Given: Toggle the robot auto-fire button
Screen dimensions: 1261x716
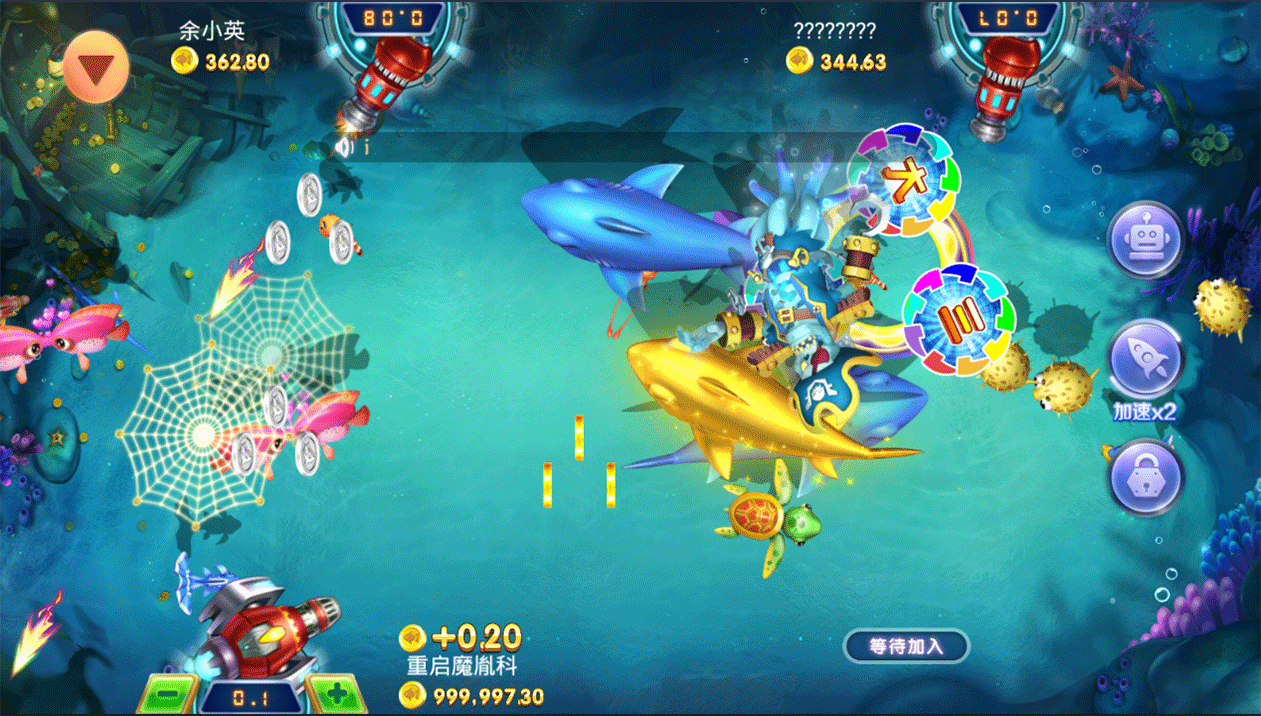Looking at the screenshot, I should pos(1145,239).
